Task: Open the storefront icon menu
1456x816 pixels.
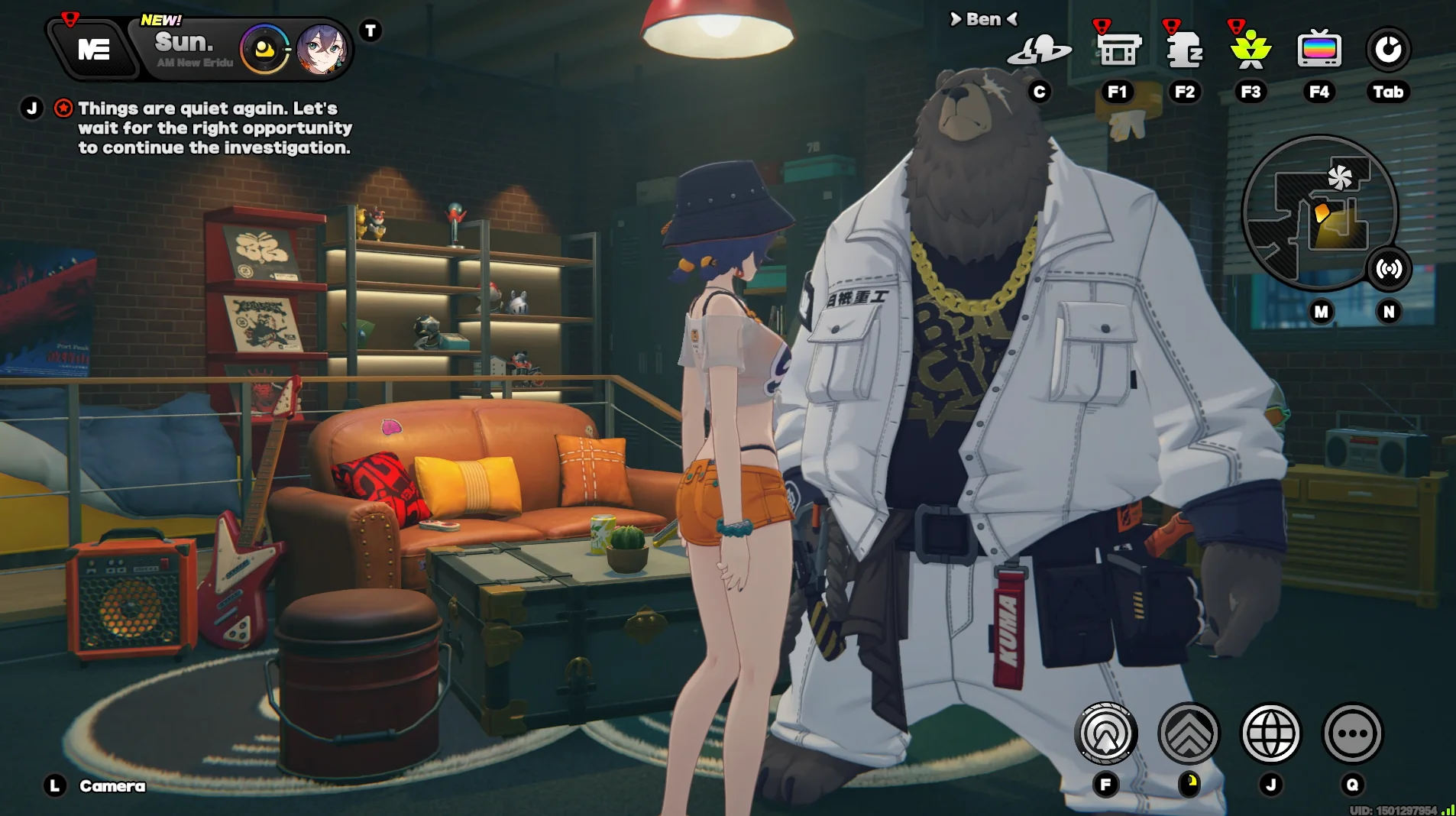Action: 1118,50
